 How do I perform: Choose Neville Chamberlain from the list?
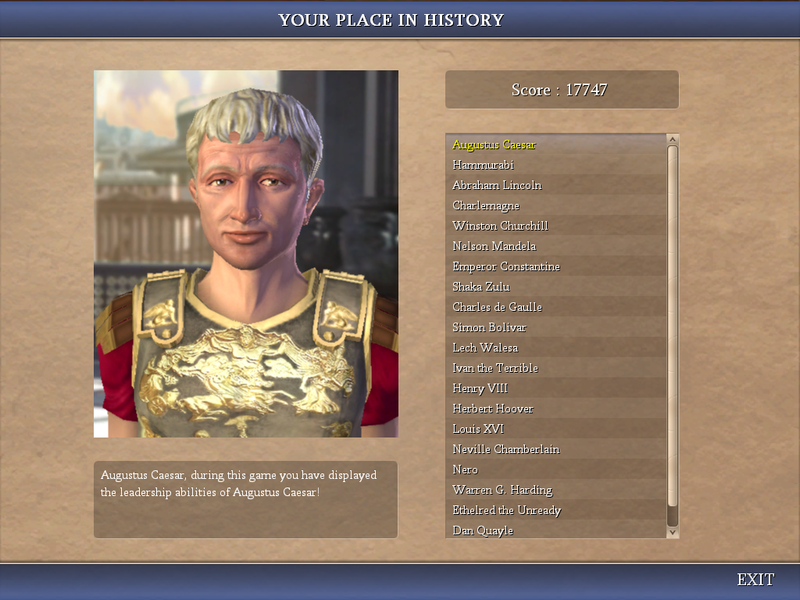(x=506, y=449)
